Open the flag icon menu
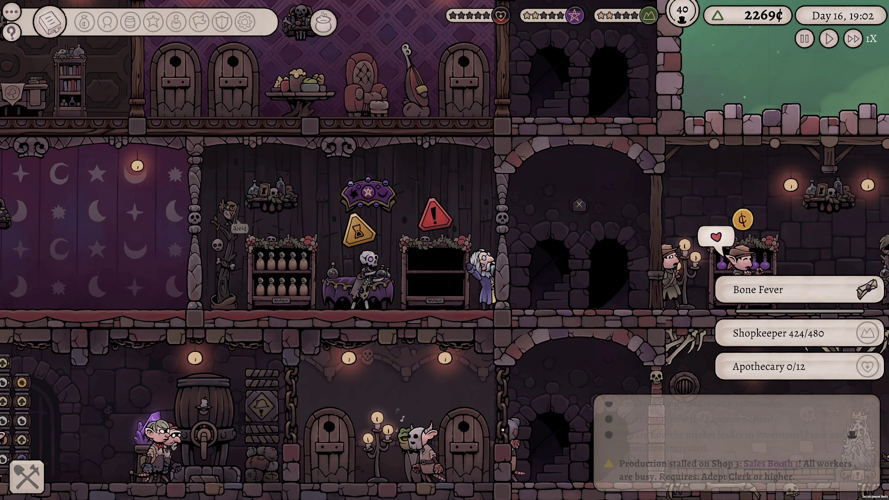Screen dimensions: 889x500 199,22
